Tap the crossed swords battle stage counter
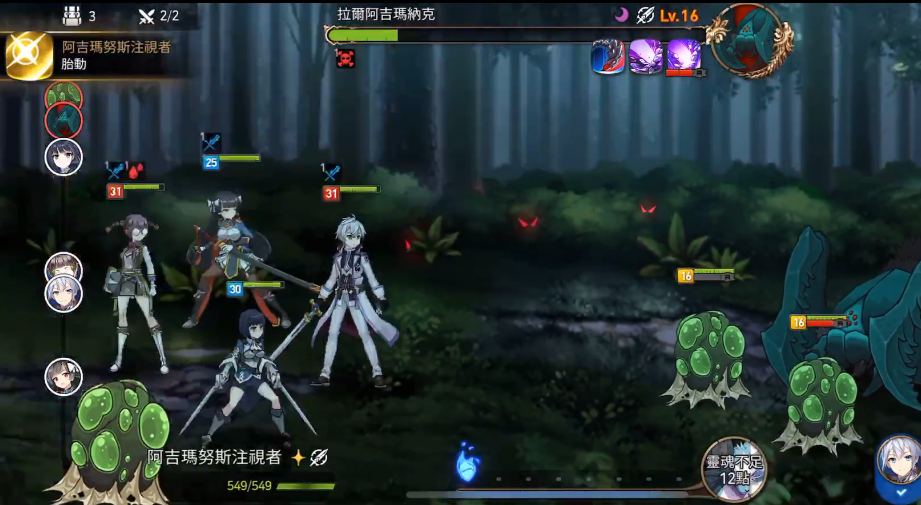Image resolution: width=921 pixels, height=505 pixels. pos(146,16)
